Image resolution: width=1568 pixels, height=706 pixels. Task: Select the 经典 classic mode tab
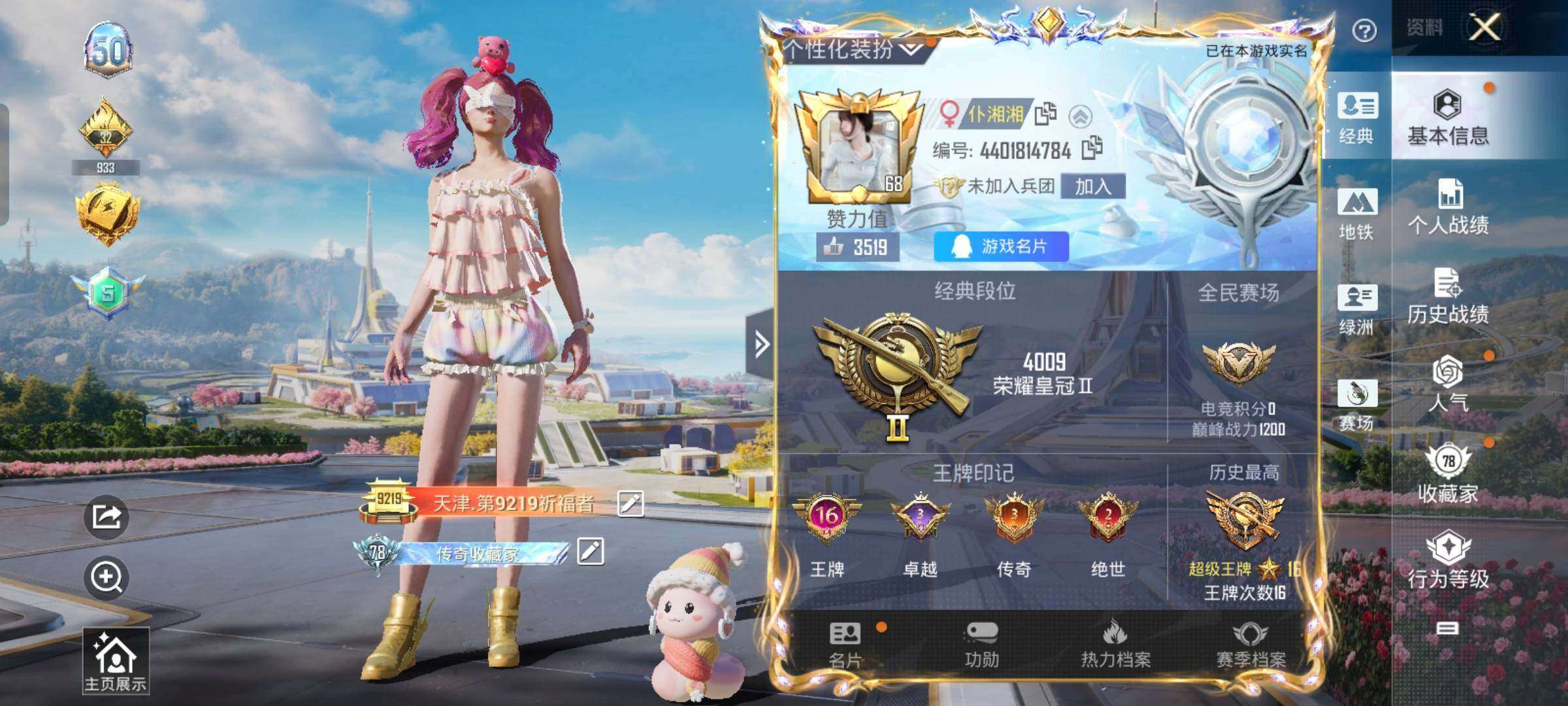point(1357,118)
